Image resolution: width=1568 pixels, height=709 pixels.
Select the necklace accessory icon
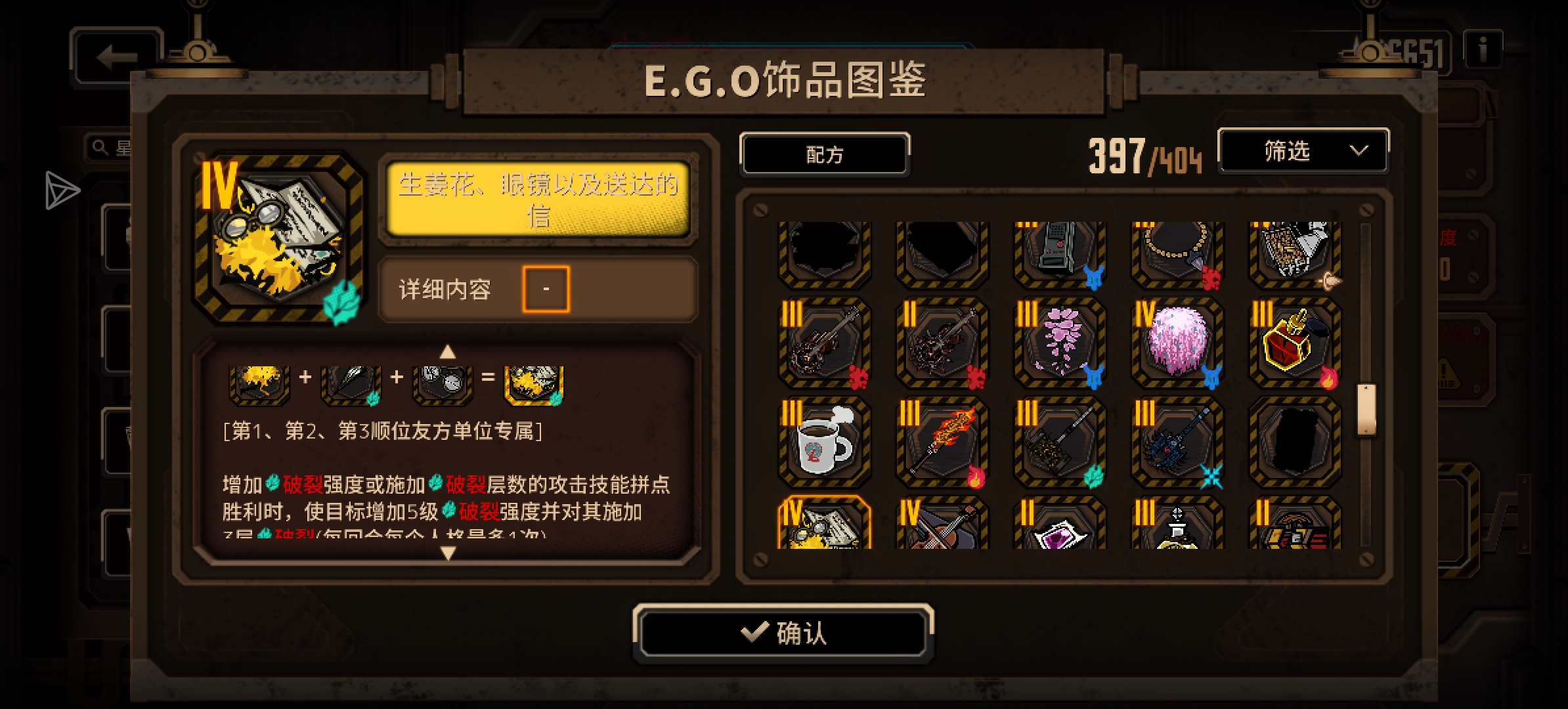click(x=1176, y=253)
